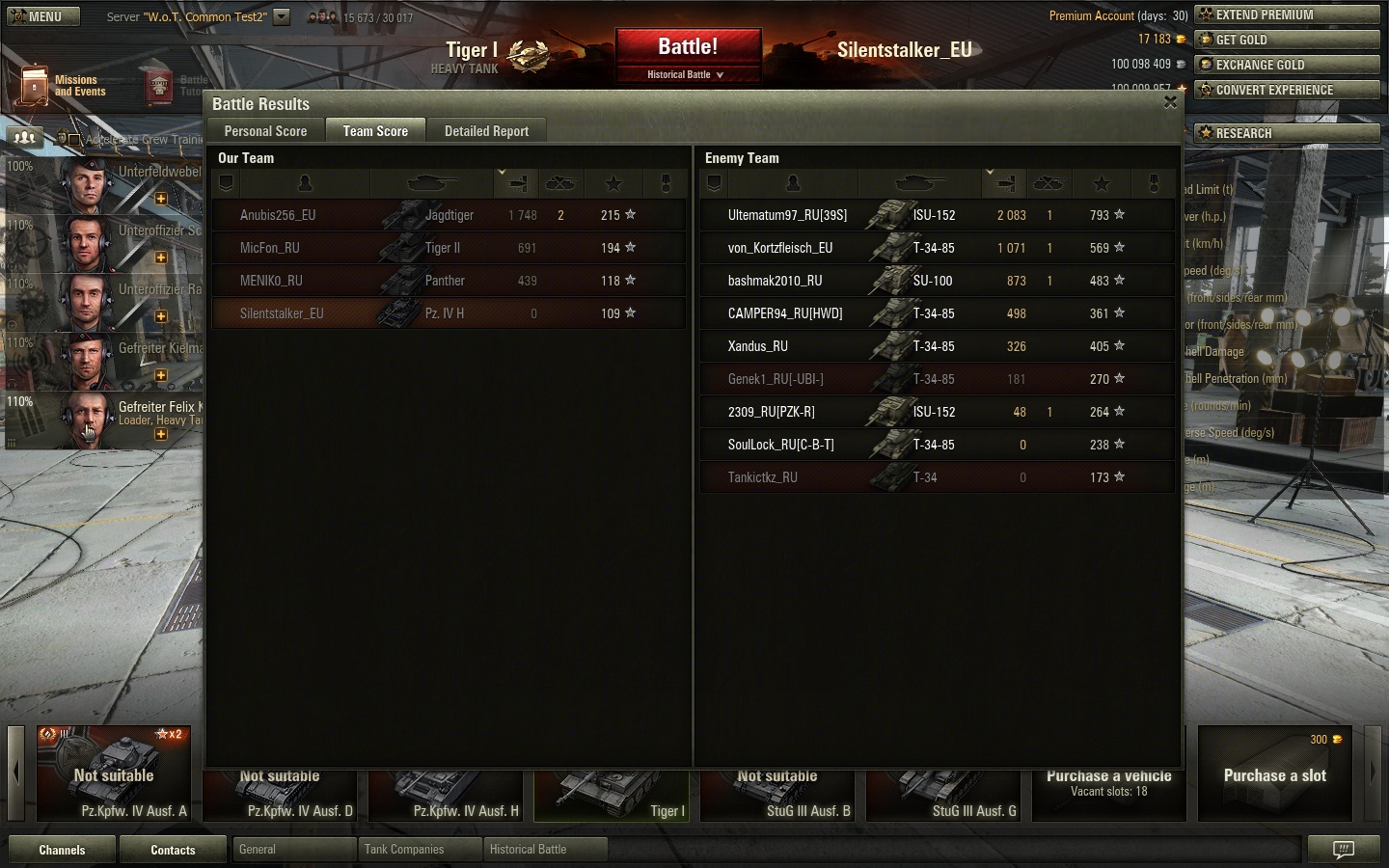This screenshot has height=868, width=1389.
Task: Choose EXCHANGE GOLD
Action: coord(1288,65)
